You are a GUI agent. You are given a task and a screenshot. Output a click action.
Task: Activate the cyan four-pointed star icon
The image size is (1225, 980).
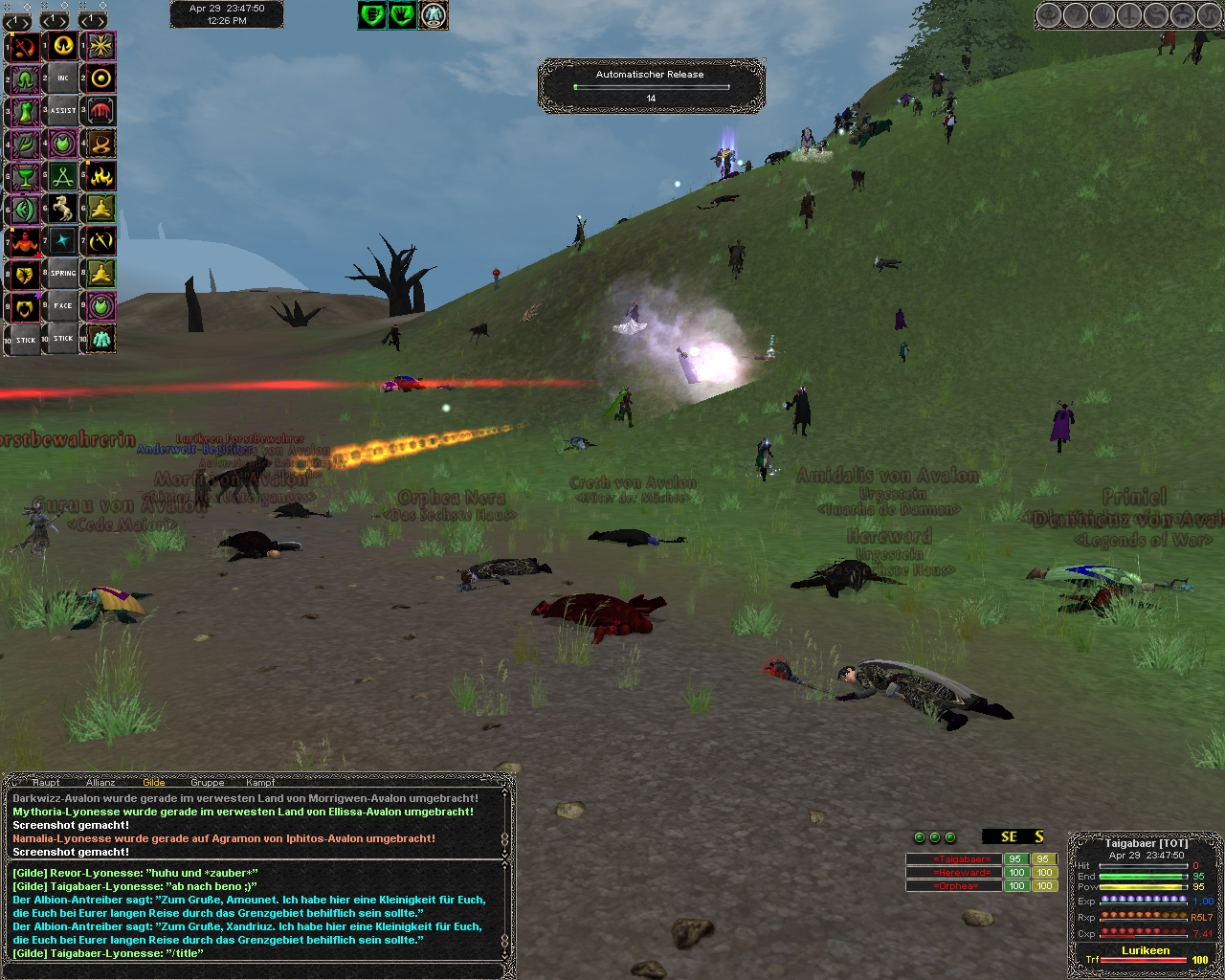pyautogui.click(x=63, y=240)
